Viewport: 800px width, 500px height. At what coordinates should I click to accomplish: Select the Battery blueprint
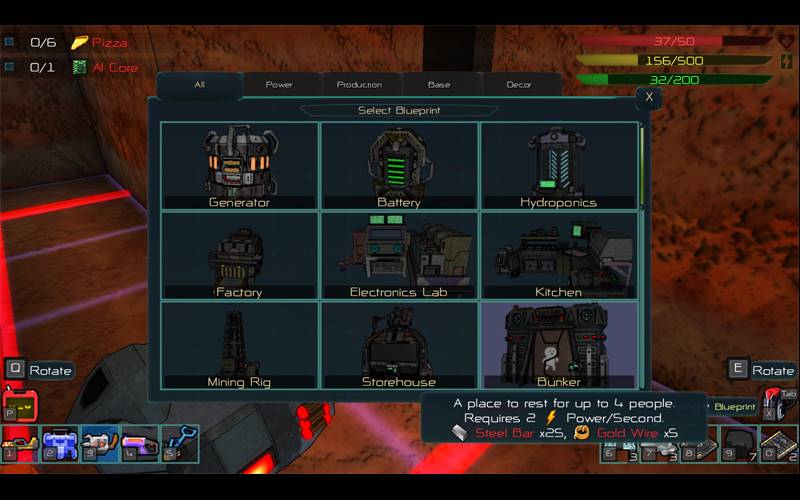coord(399,166)
